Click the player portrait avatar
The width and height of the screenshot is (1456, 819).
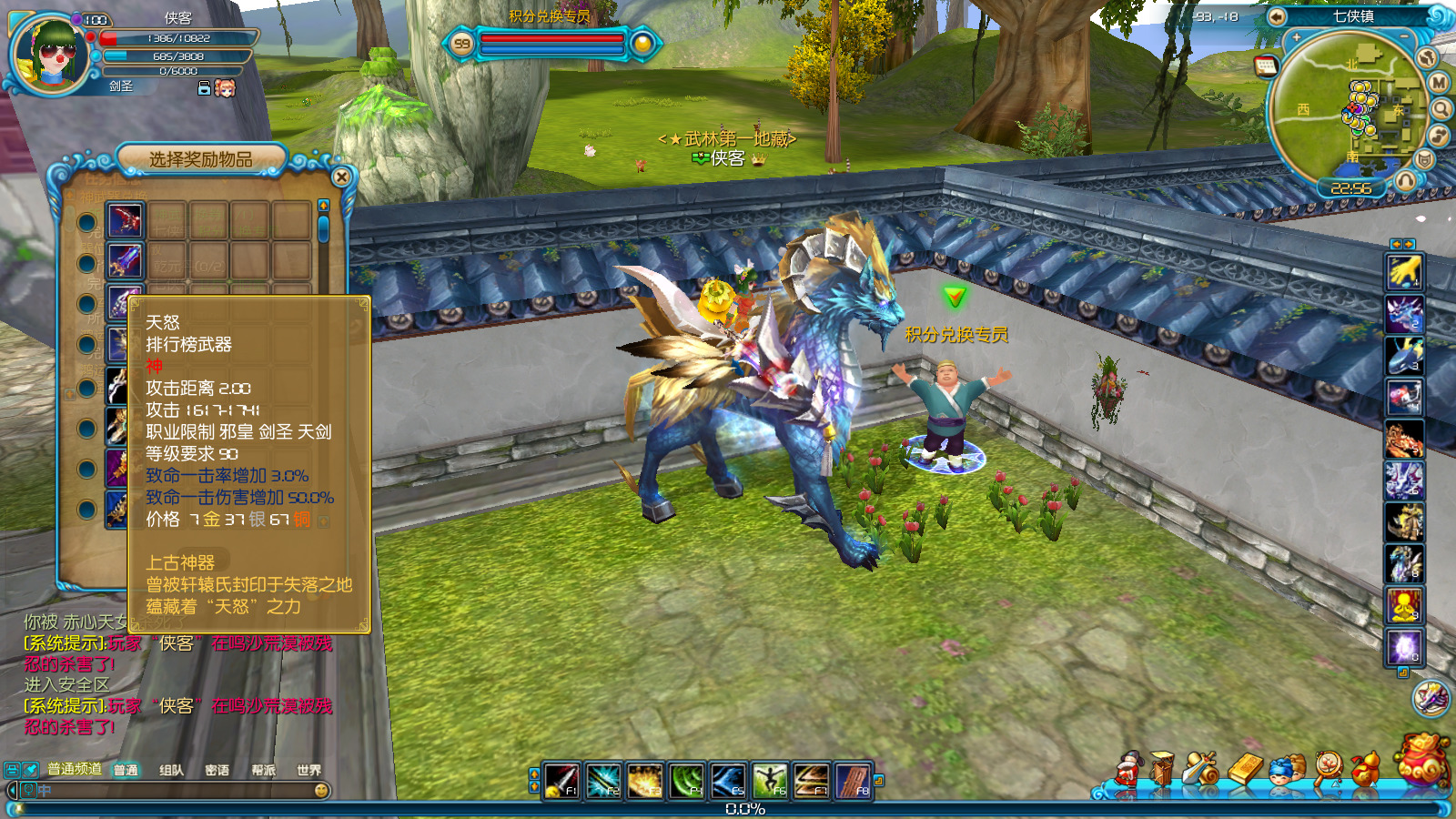click(x=51, y=55)
